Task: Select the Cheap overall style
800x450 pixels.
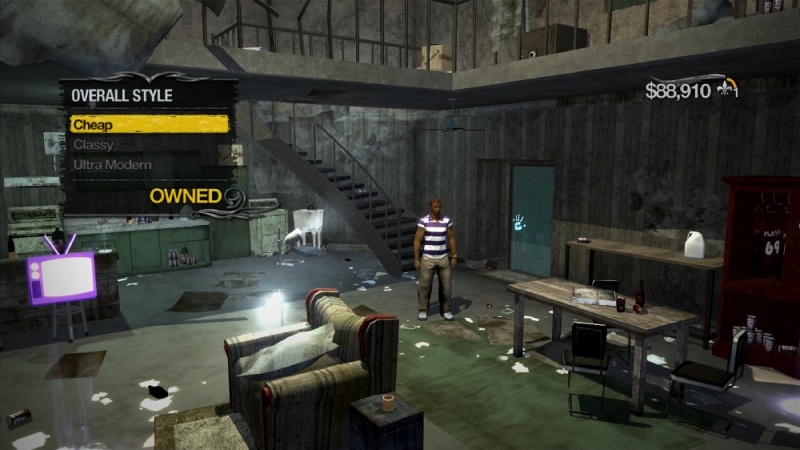Action: click(x=148, y=125)
